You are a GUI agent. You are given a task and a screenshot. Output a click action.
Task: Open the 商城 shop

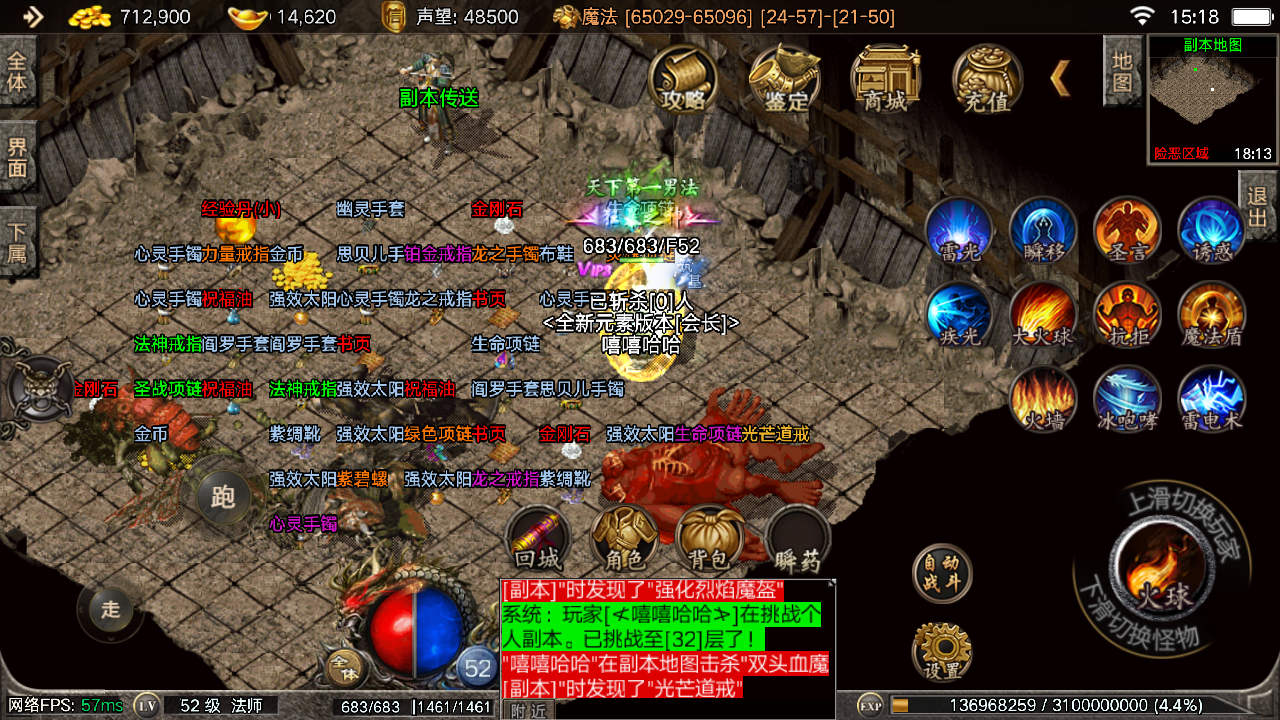[x=885, y=78]
